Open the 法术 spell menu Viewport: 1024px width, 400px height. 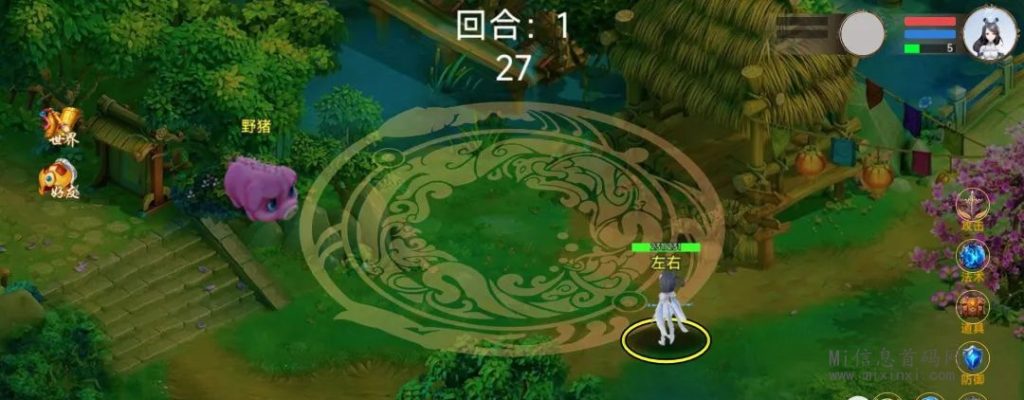coord(970,258)
